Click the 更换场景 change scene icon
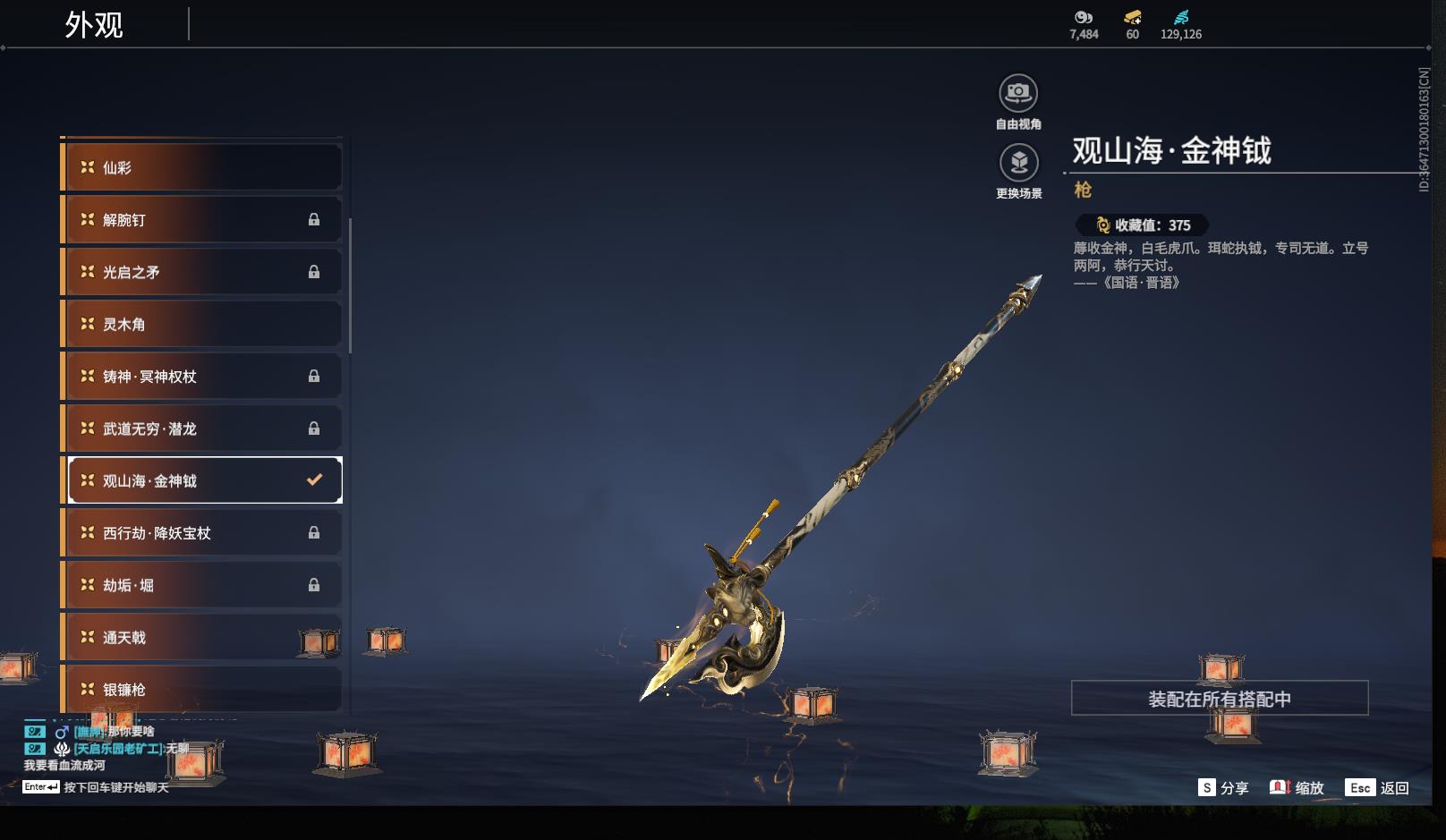Image resolution: width=1446 pixels, height=840 pixels. [x=1018, y=164]
